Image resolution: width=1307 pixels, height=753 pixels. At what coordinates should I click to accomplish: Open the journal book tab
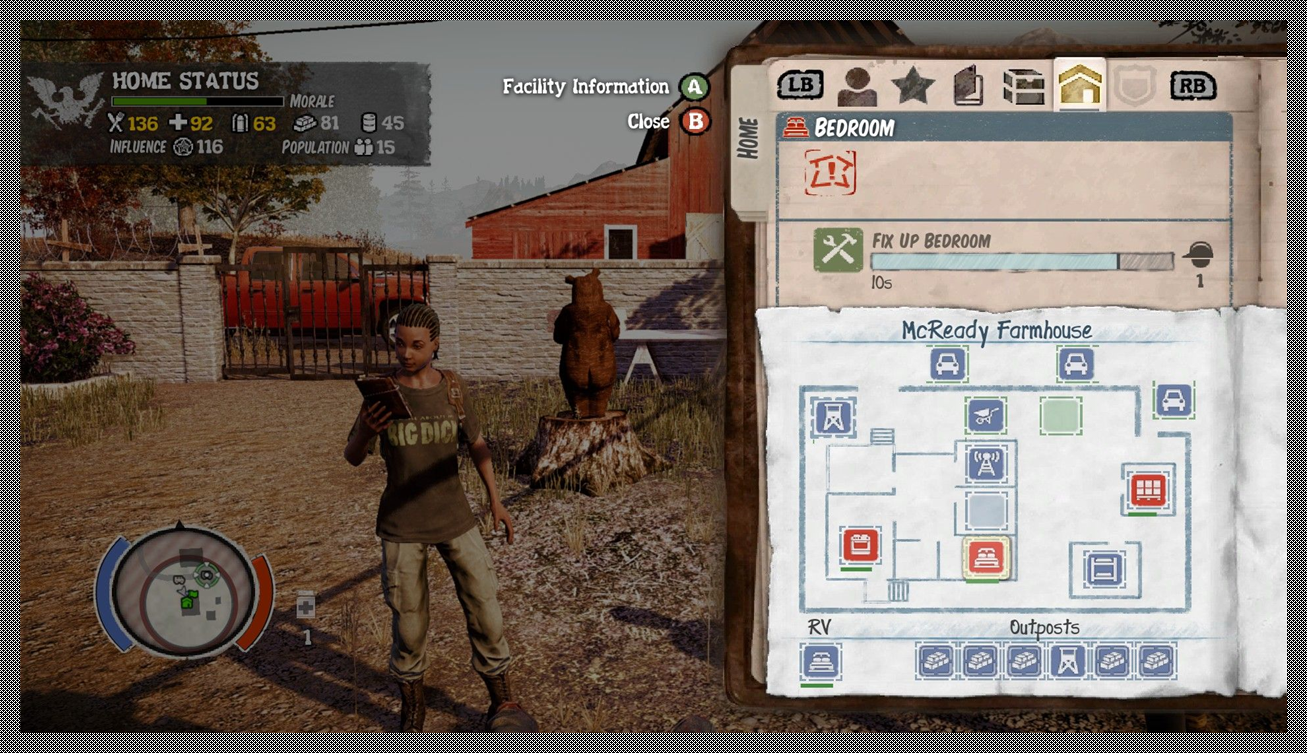967,87
